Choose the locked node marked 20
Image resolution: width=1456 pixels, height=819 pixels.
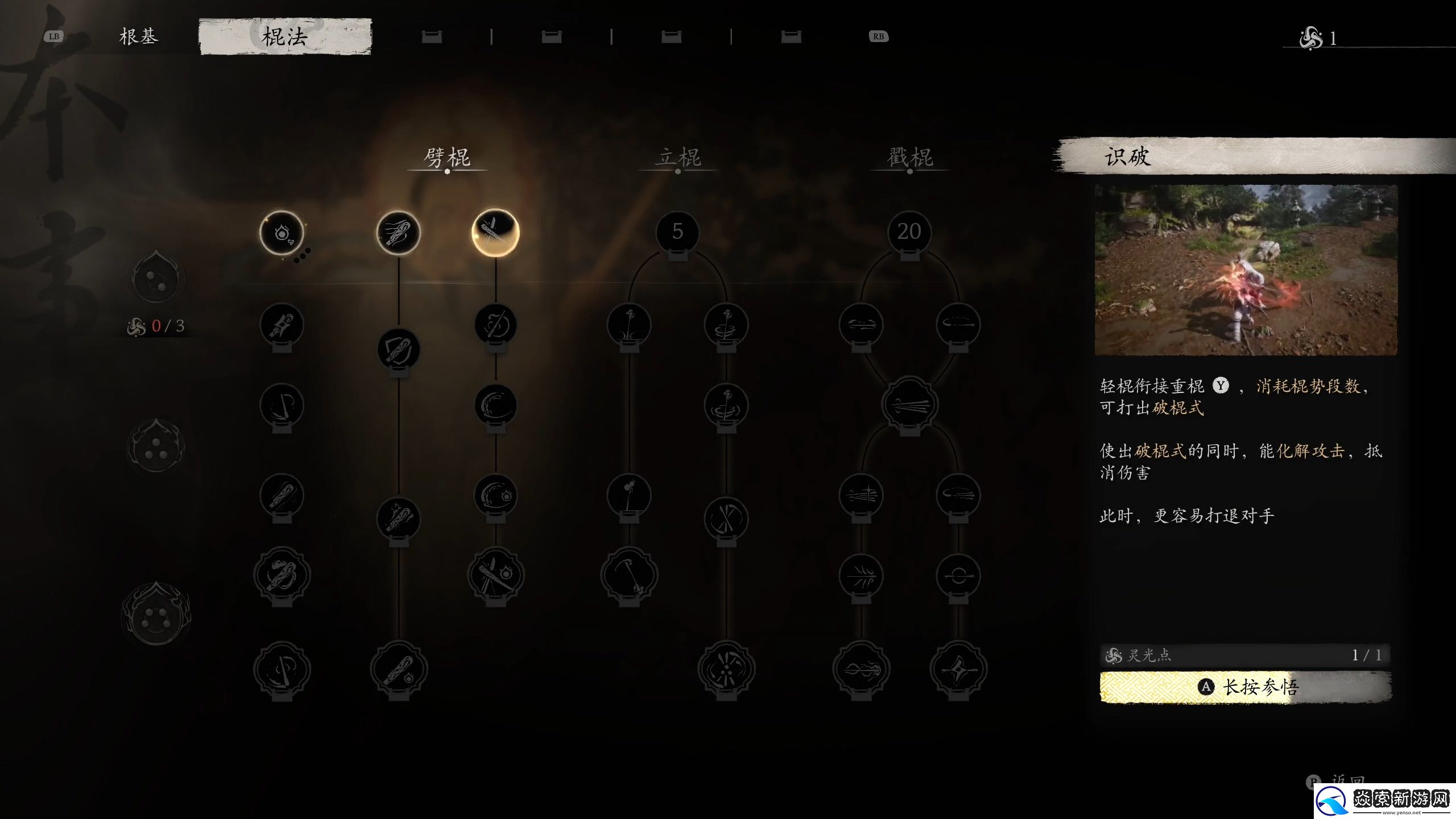909,232
